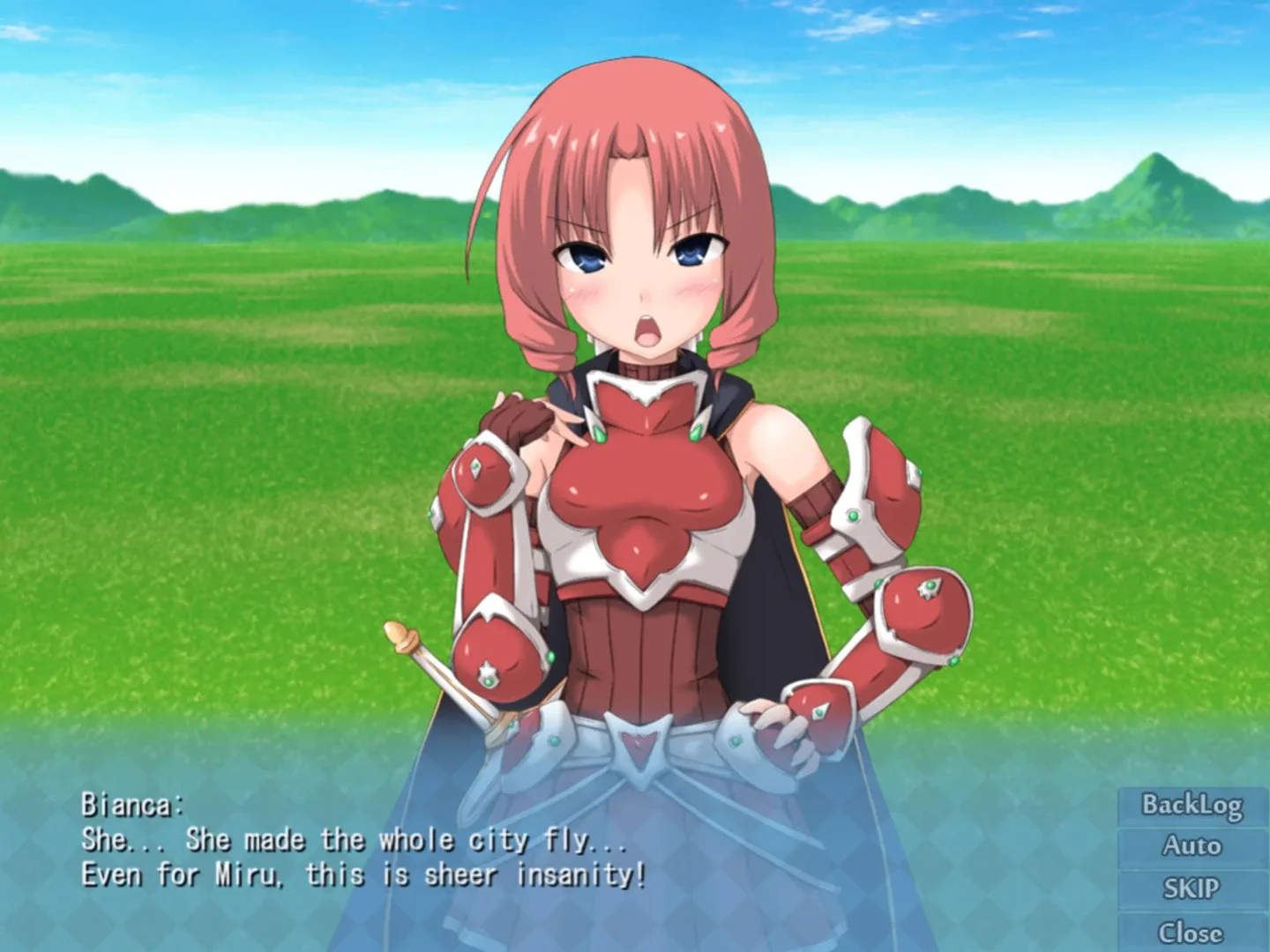Click the Close option below SKIP
Screen dimensions: 1270x952
[1192, 930]
